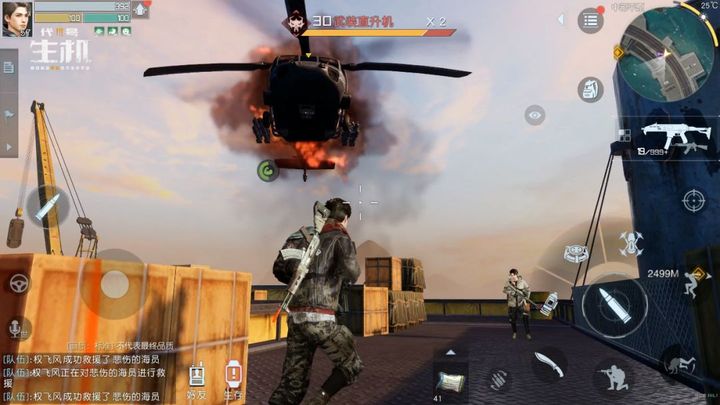The height and width of the screenshot is (405, 720).
Task: Toggle the eye free-look button
Action: pyautogui.click(x=535, y=115)
